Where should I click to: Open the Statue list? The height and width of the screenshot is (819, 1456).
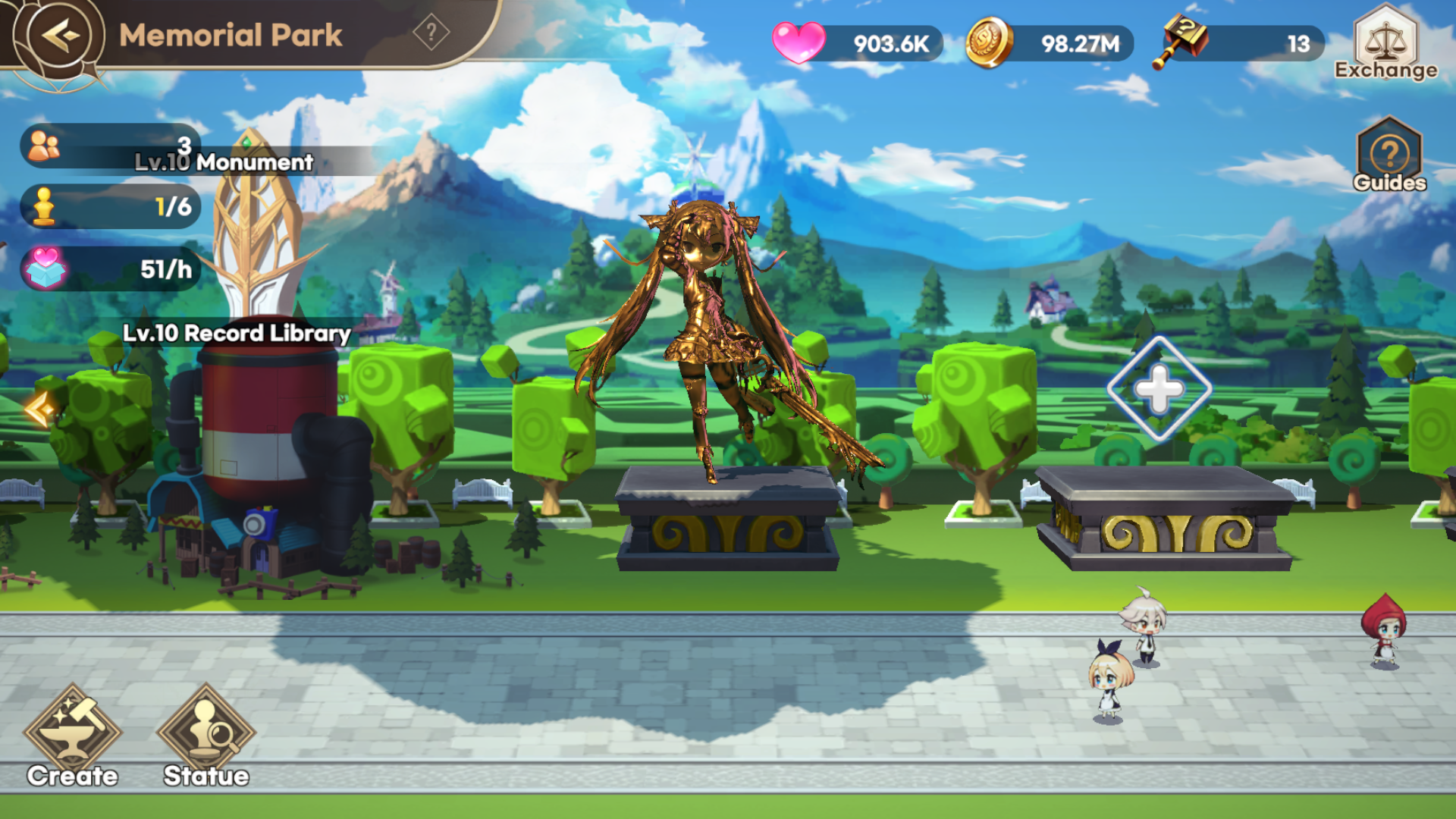coord(206,736)
